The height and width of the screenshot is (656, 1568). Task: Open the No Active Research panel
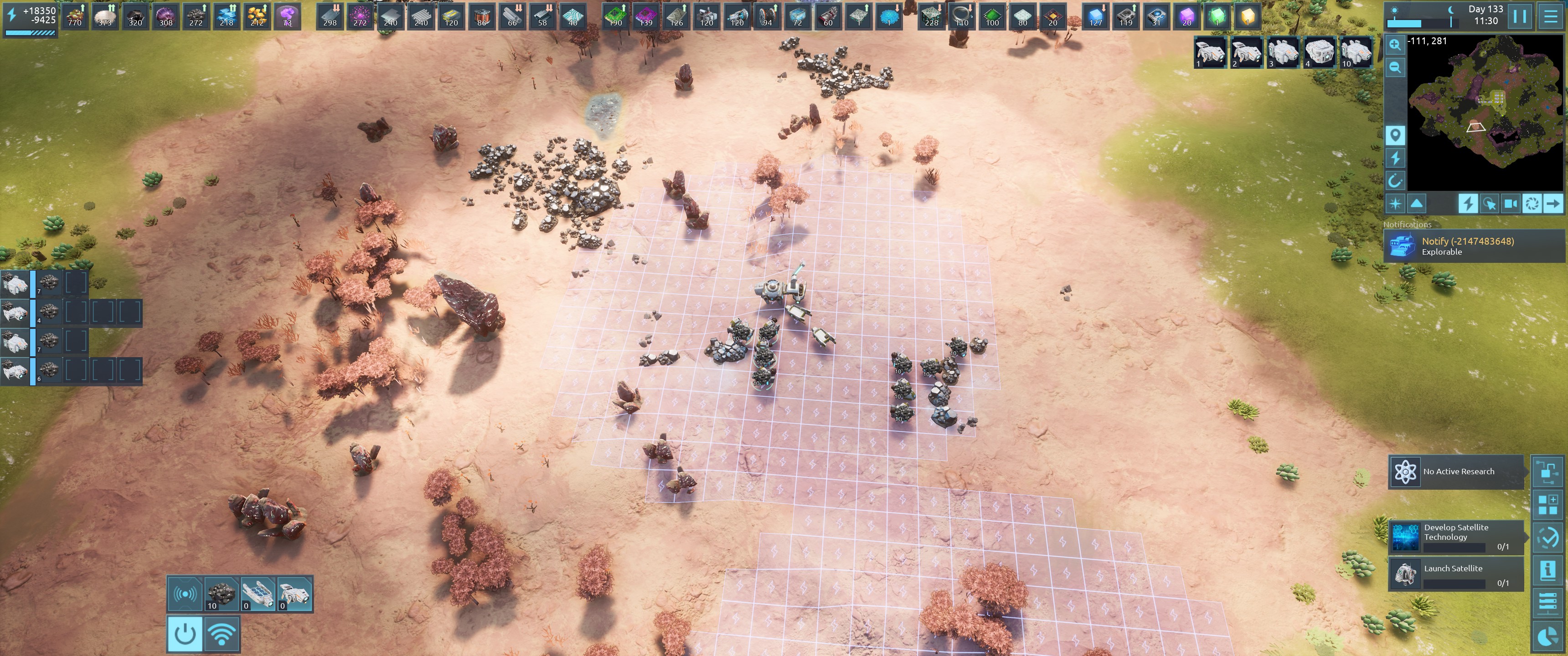[x=1456, y=471]
